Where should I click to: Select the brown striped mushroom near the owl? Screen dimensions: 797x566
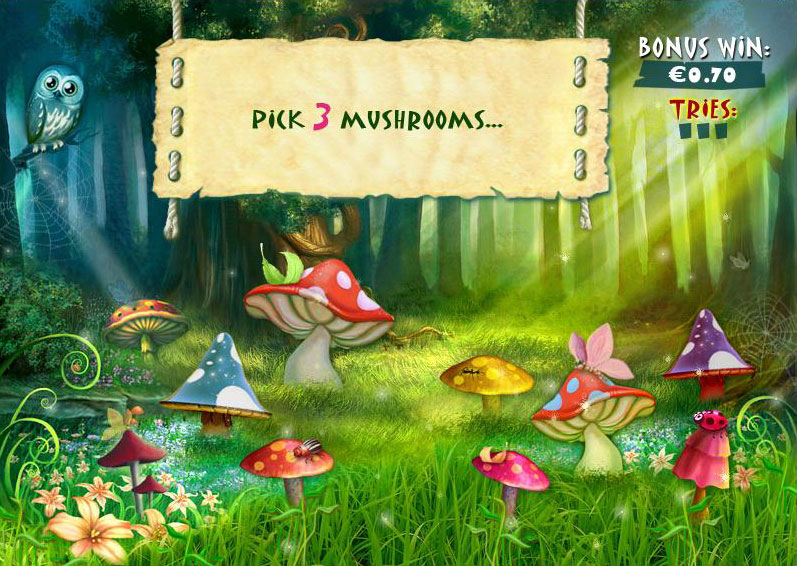click(x=146, y=322)
